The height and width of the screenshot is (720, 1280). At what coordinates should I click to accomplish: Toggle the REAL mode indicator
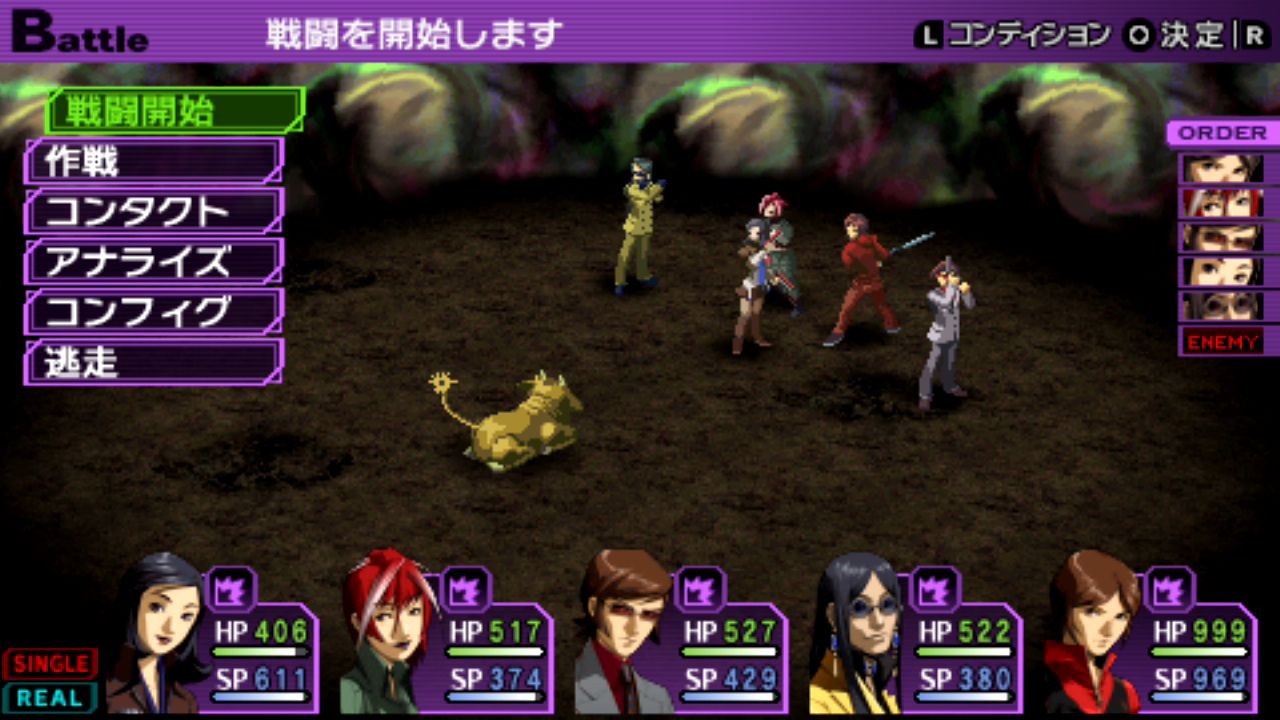(x=50, y=697)
